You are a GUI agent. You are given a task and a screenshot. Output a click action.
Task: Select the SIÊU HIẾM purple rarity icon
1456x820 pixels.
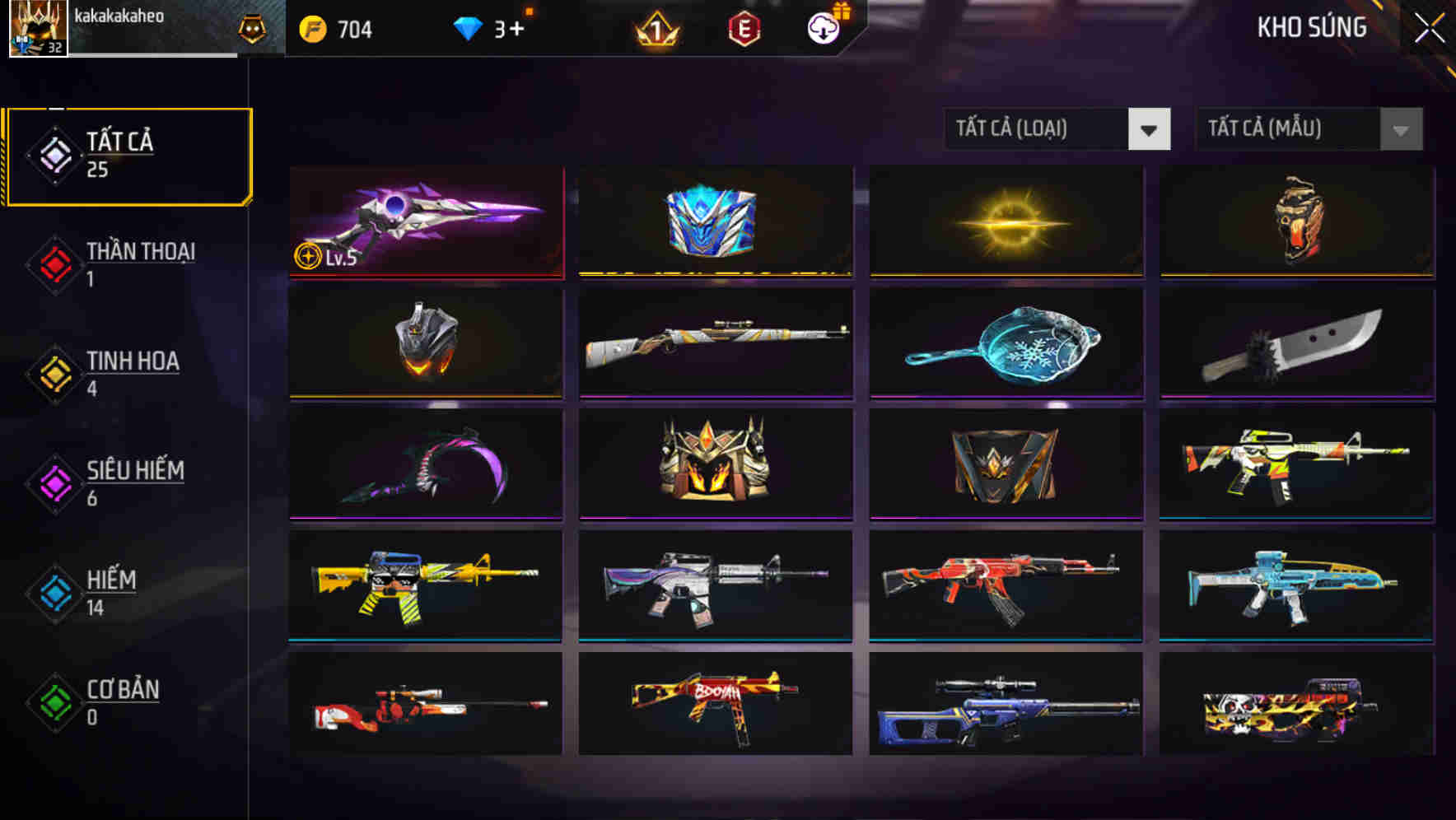pyautogui.click(x=54, y=483)
